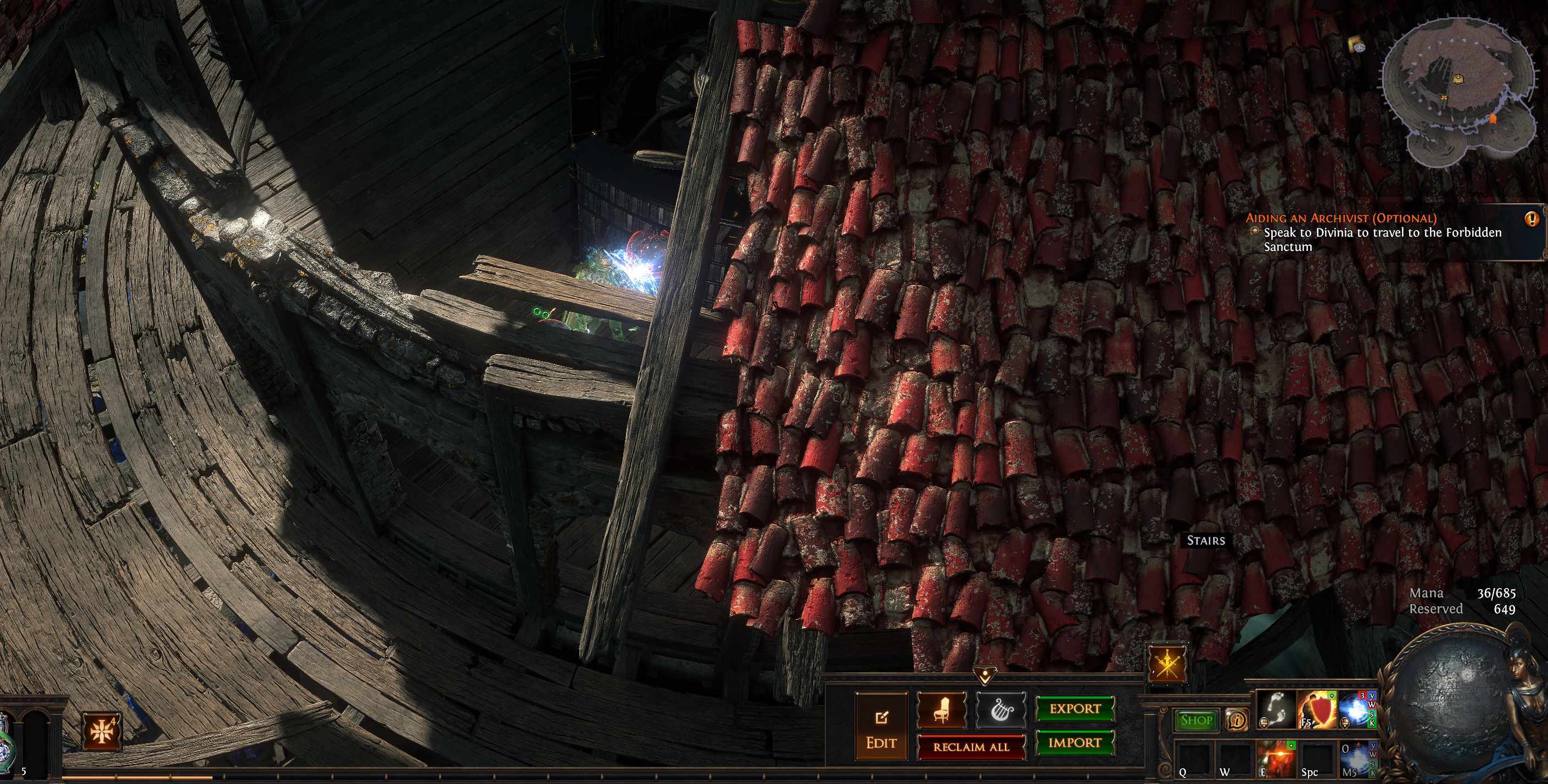Click the Import hideout button
Viewport: 1548px width, 784px height.
tap(1075, 743)
